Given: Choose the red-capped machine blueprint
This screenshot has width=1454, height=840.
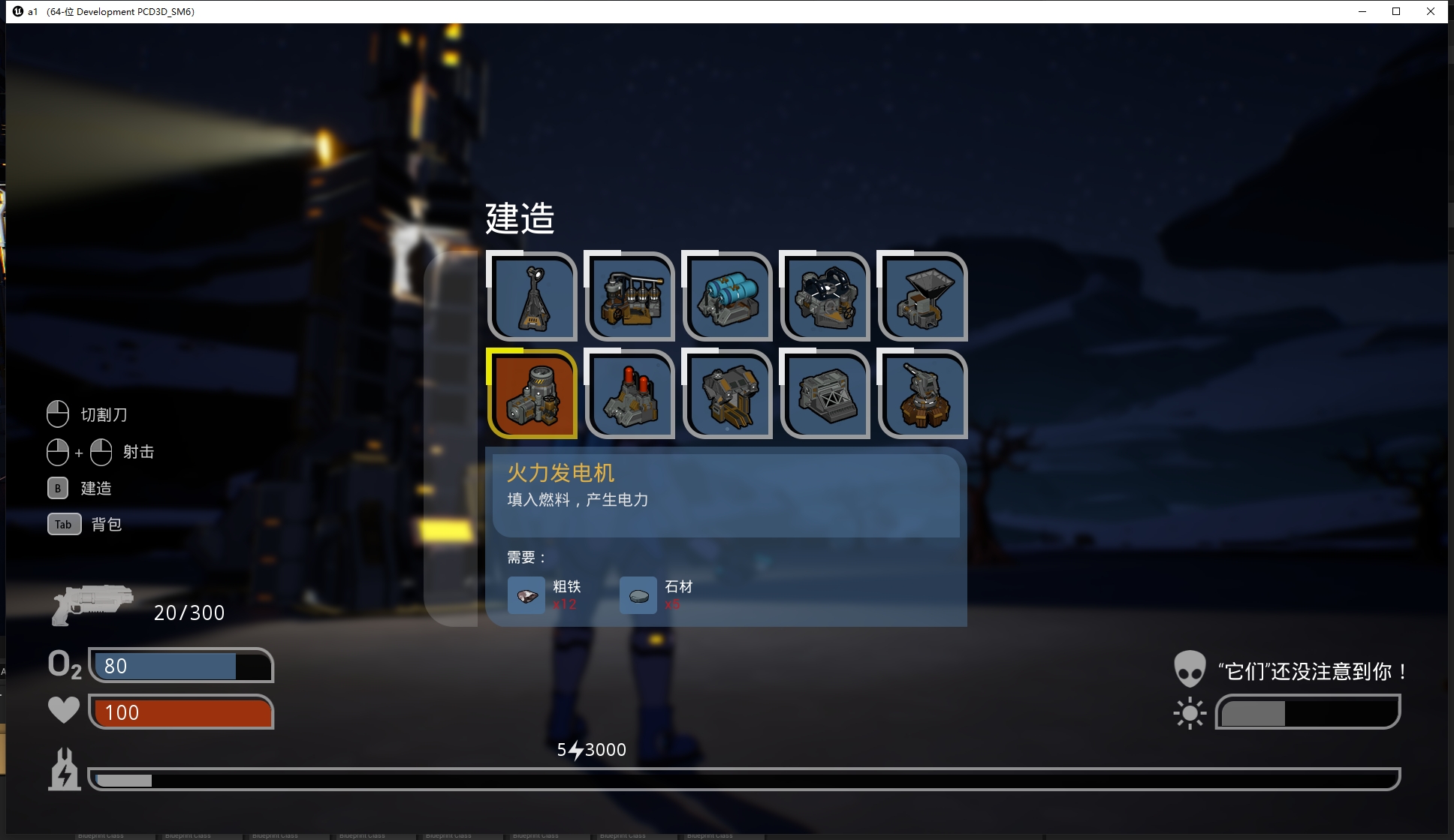Looking at the screenshot, I should (x=629, y=394).
